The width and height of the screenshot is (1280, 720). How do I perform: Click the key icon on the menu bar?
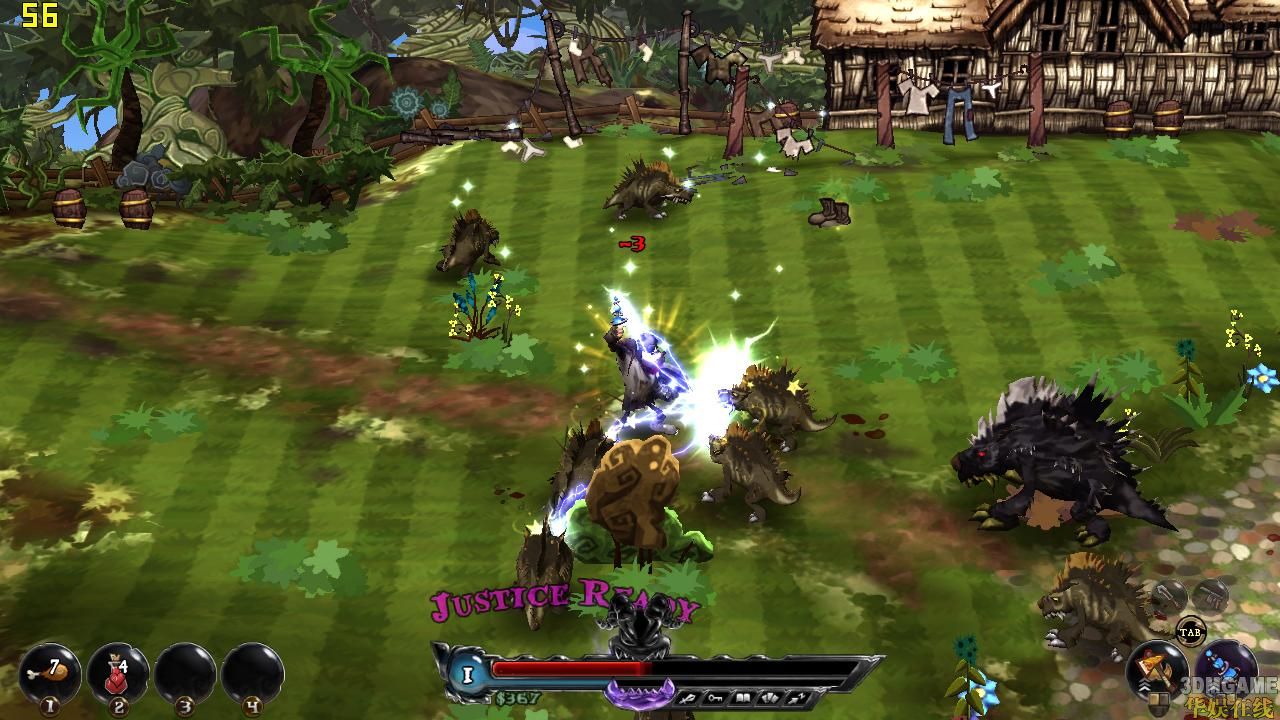(x=714, y=697)
